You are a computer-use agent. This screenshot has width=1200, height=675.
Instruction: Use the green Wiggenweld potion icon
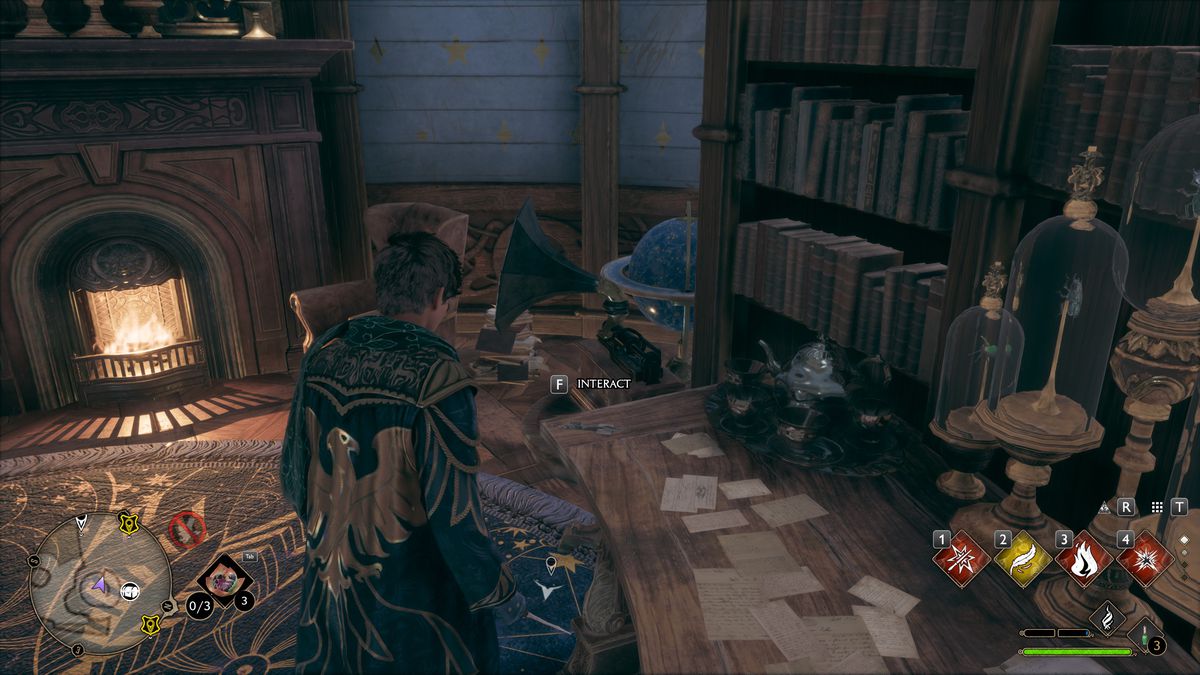[x=1143, y=636]
